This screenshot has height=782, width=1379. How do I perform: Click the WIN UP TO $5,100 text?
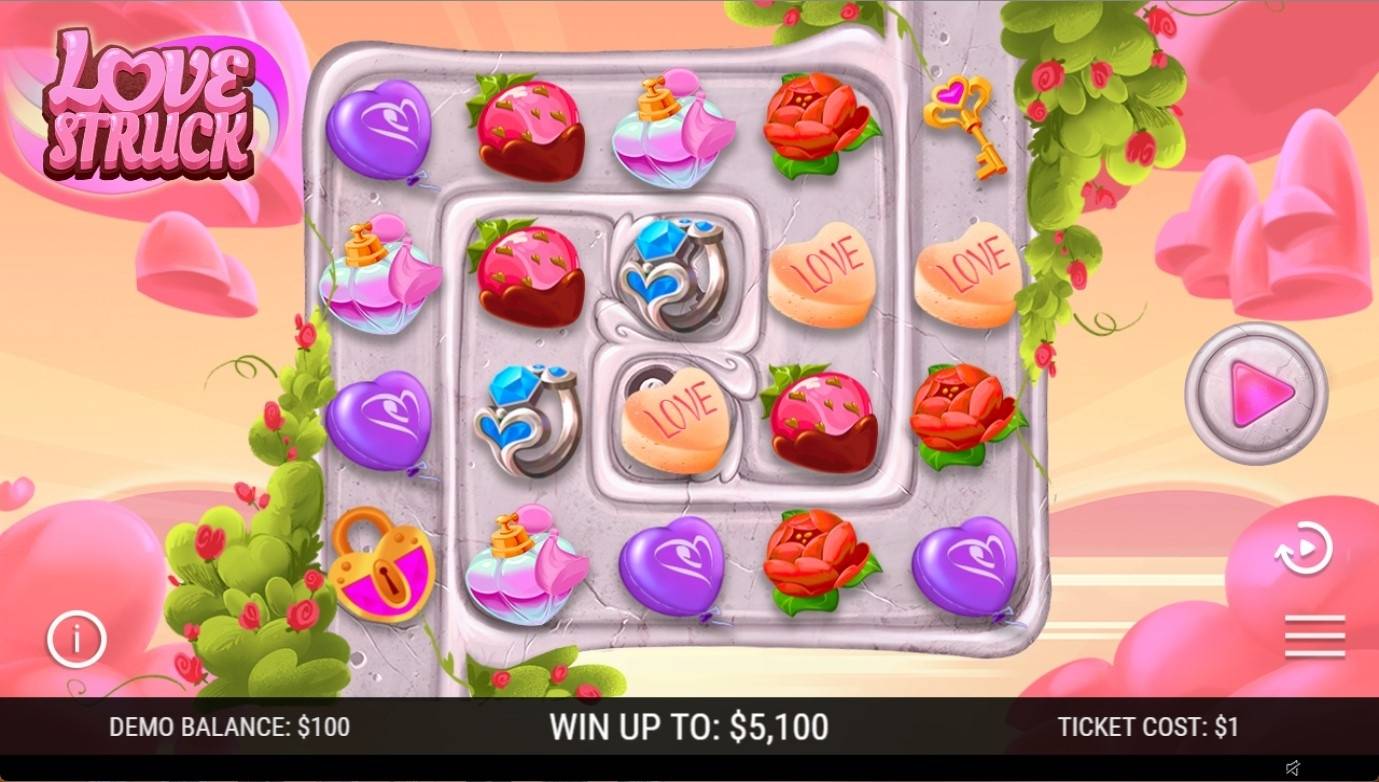[x=689, y=727]
